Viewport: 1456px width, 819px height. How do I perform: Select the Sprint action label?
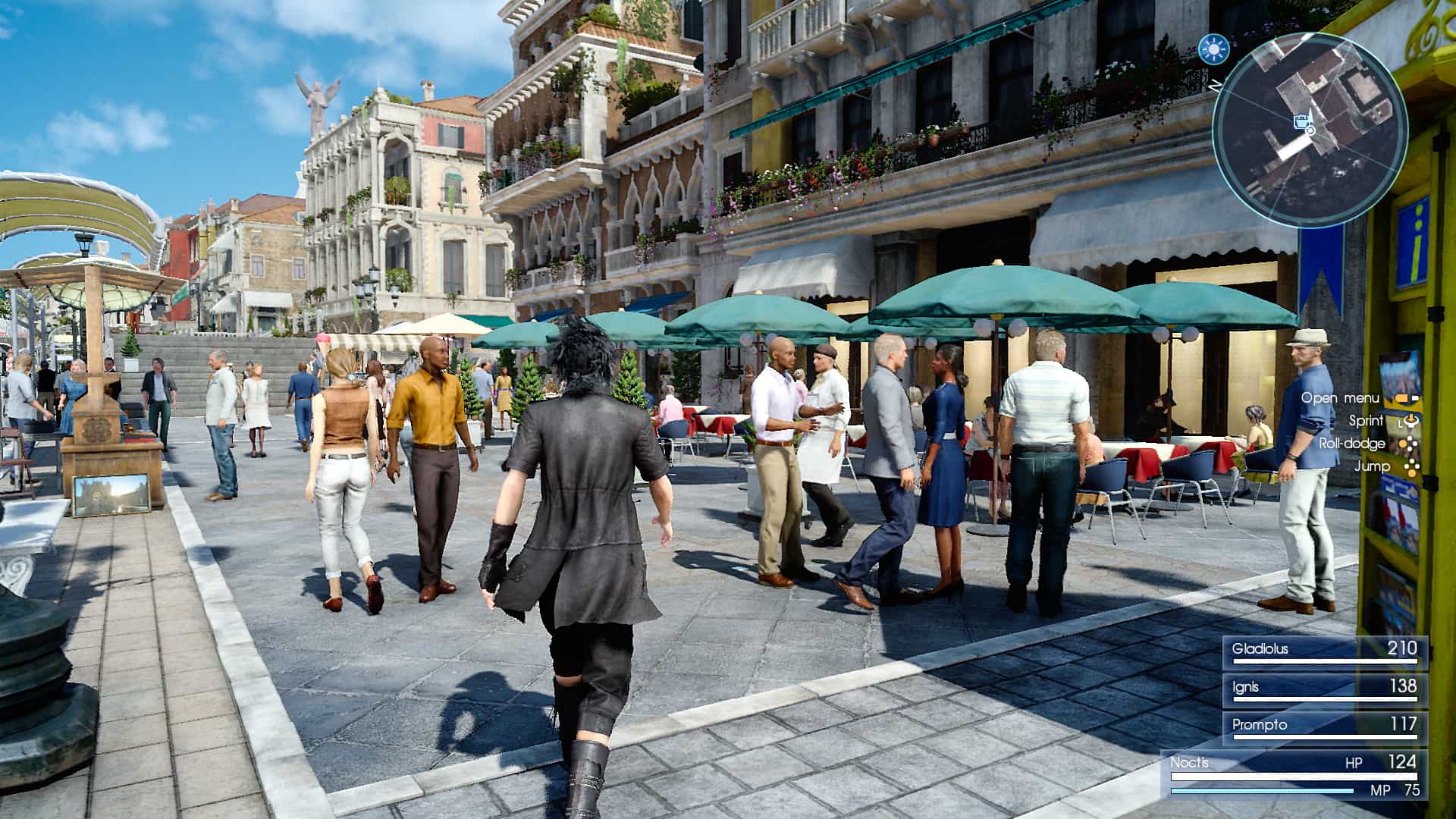1366,421
